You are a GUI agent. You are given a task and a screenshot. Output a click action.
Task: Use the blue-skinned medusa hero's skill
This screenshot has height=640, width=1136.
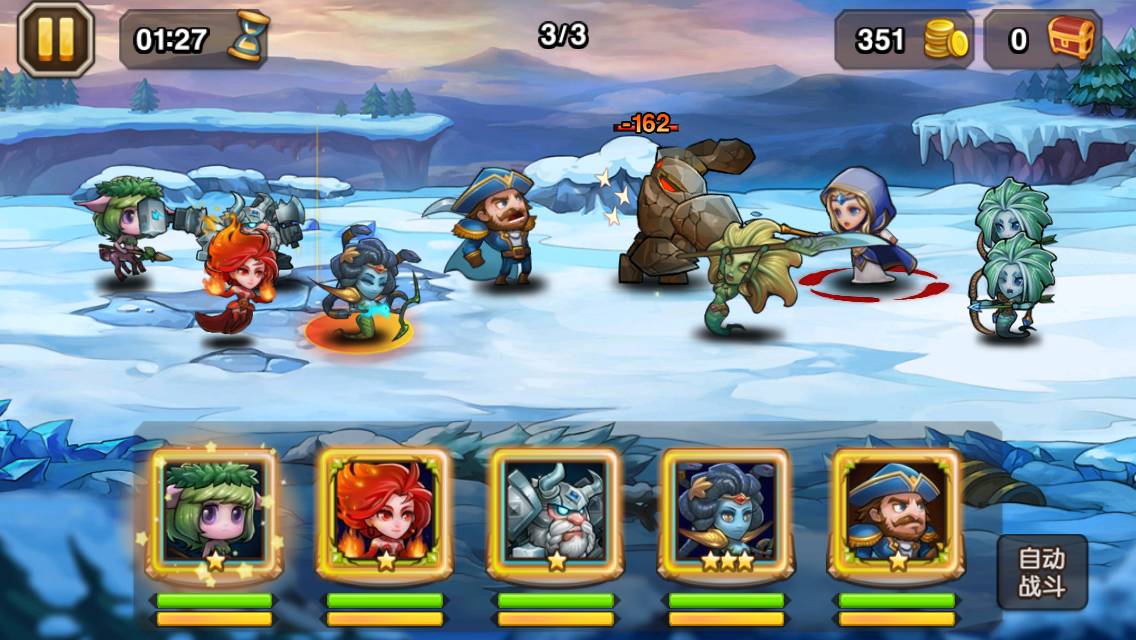click(725, 512)
